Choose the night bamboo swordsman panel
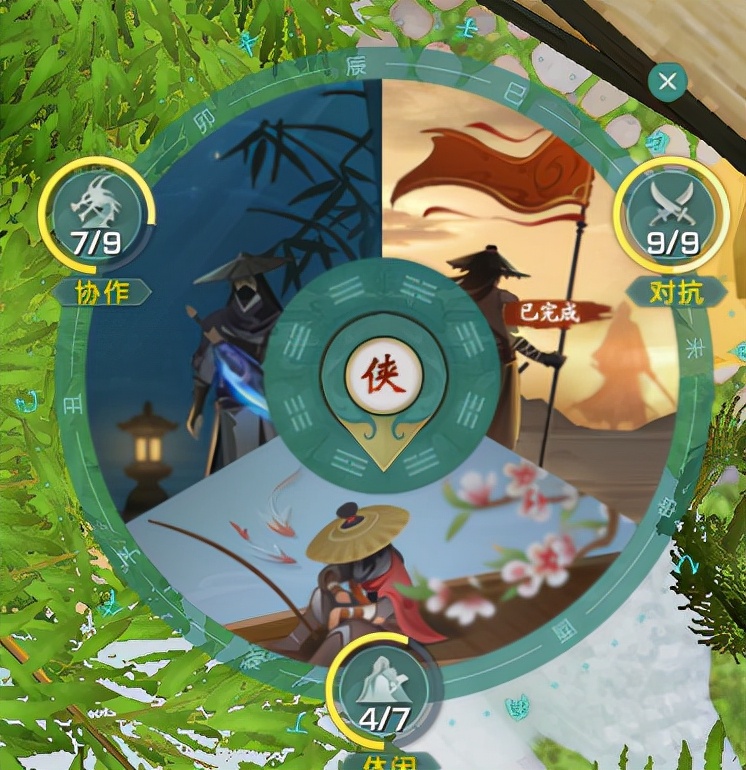 point(200,300)
